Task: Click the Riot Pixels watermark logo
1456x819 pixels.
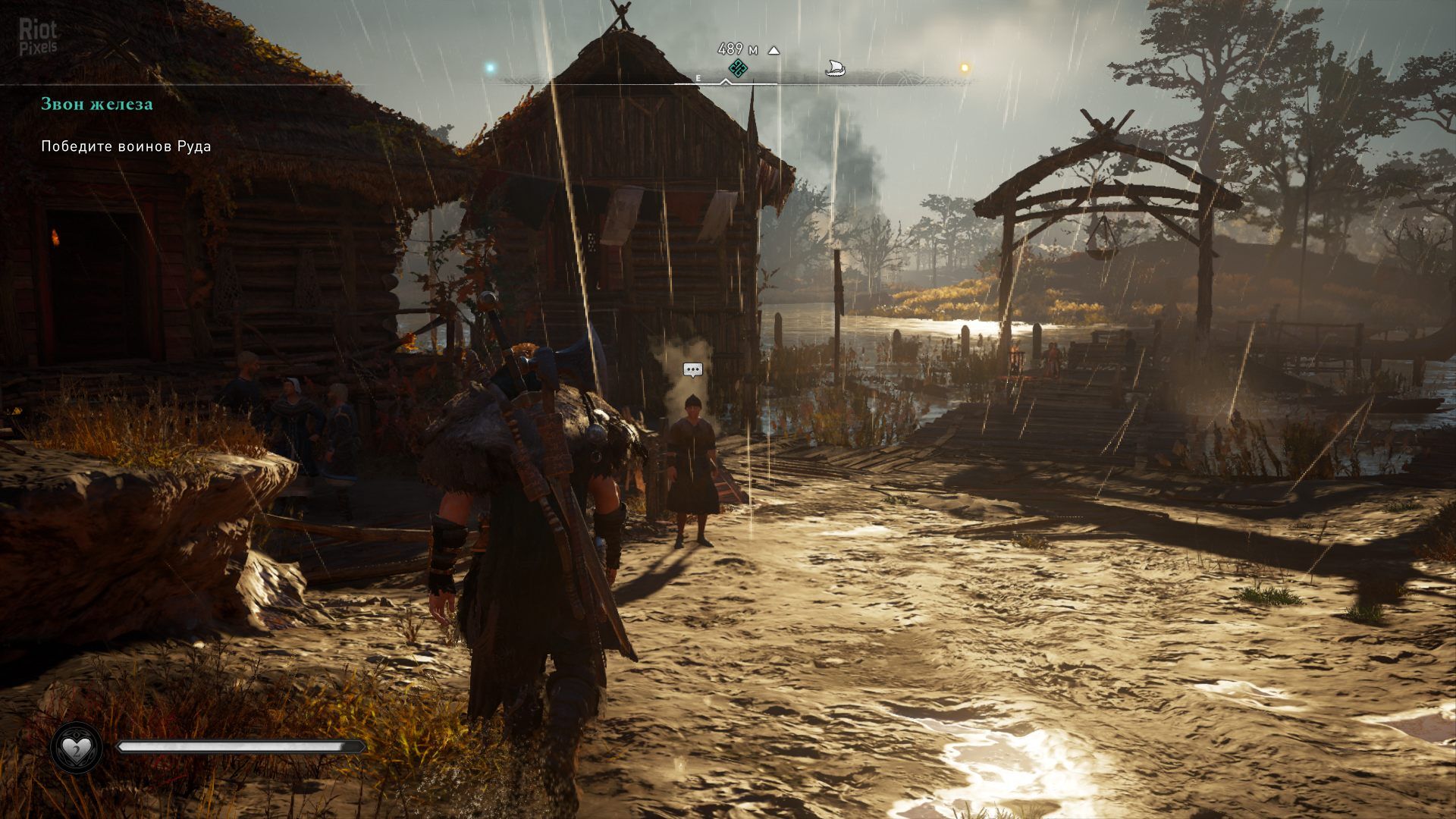Action: (38, 36)
